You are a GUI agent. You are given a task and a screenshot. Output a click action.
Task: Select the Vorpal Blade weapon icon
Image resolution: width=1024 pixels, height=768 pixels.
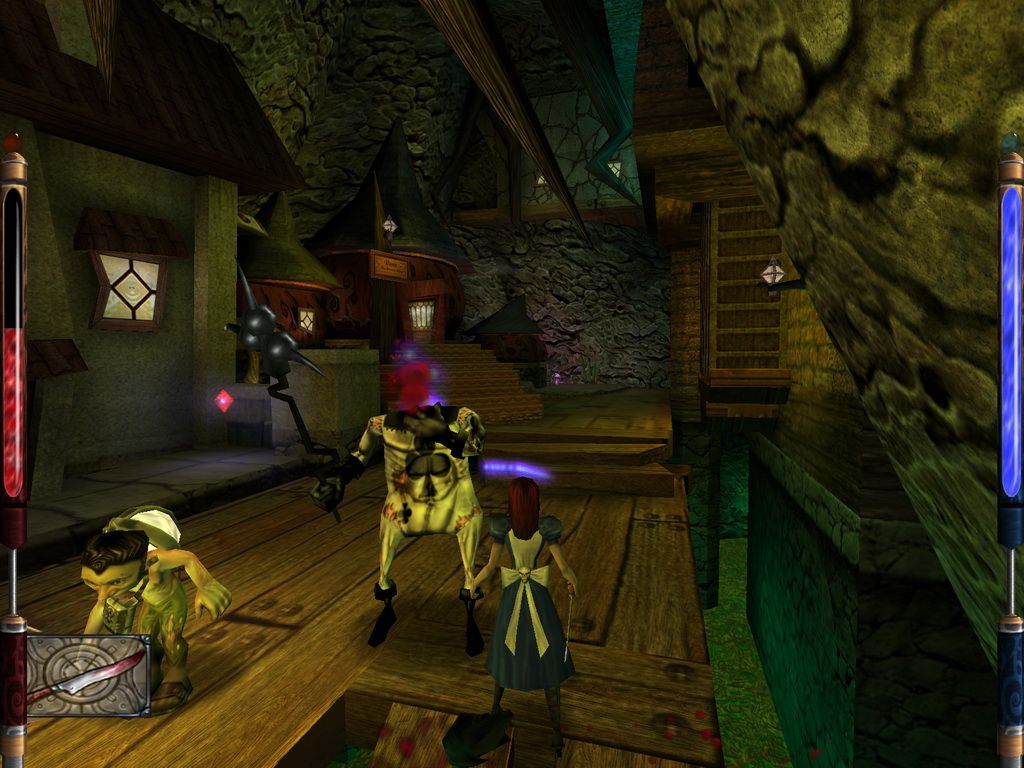(x=88, y=675)
